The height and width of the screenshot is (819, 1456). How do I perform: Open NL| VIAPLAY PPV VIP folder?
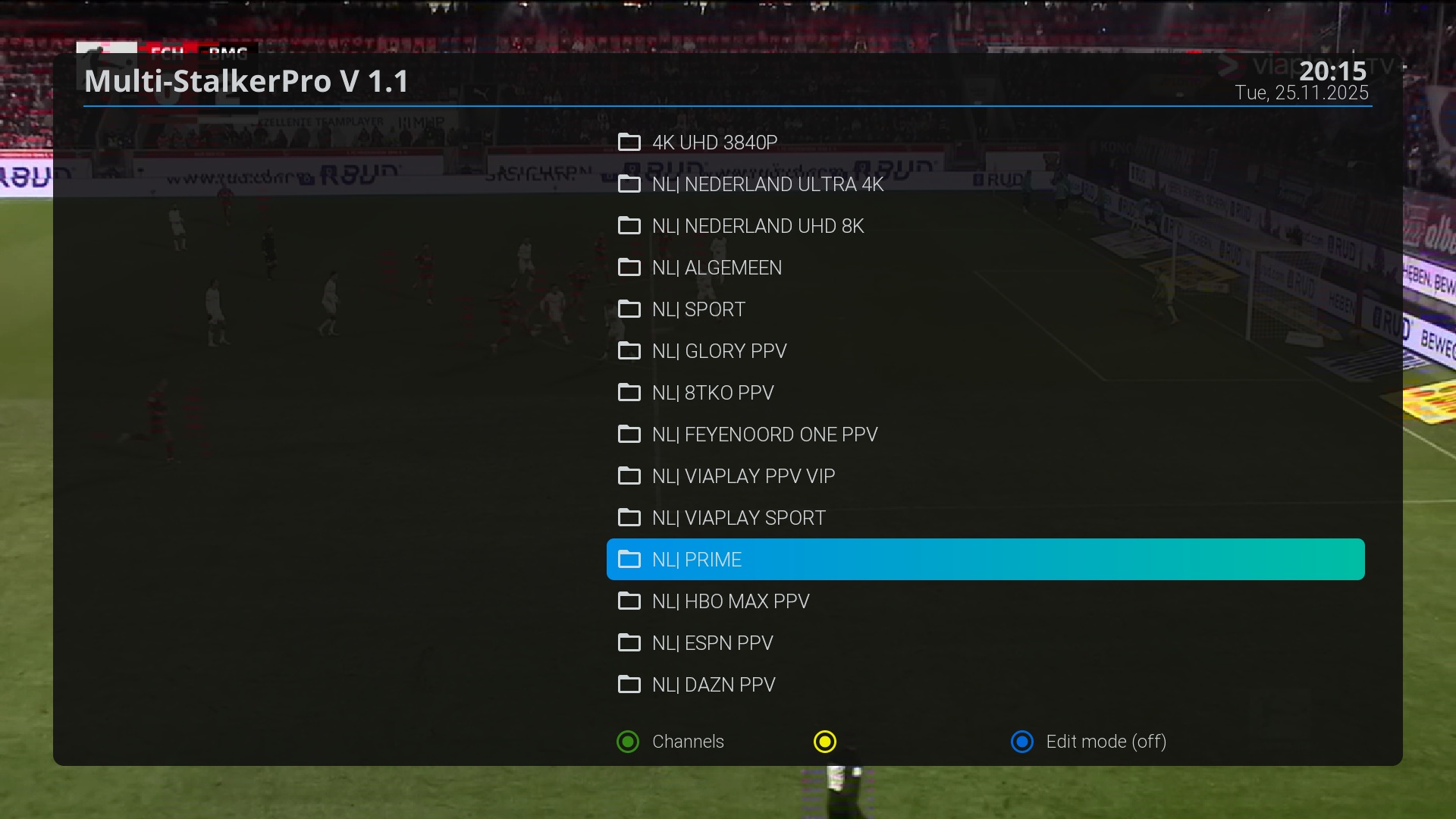coord(743,476)
